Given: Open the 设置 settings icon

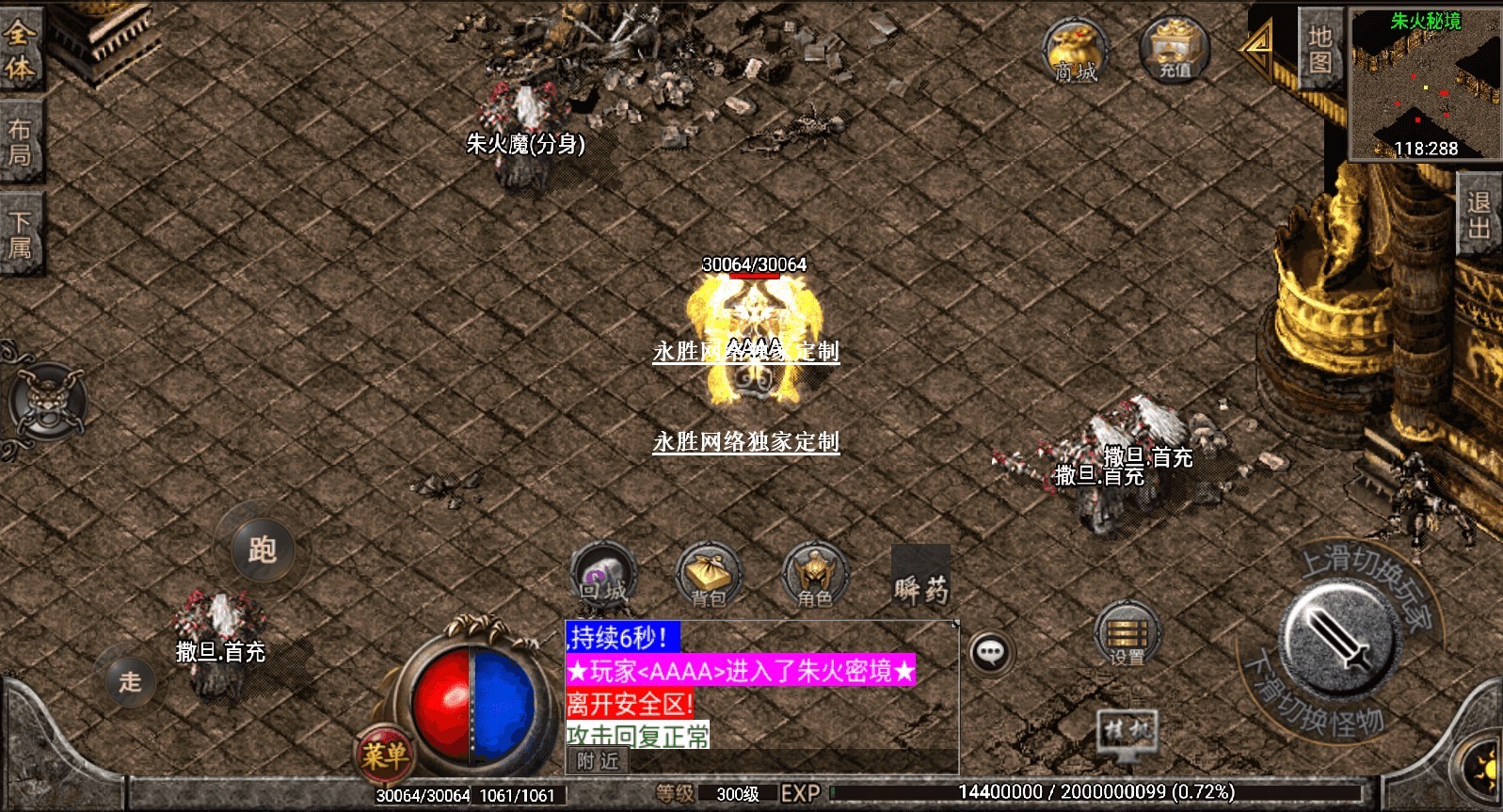Looking at the screenshot, I should (x=1127, y=633).
